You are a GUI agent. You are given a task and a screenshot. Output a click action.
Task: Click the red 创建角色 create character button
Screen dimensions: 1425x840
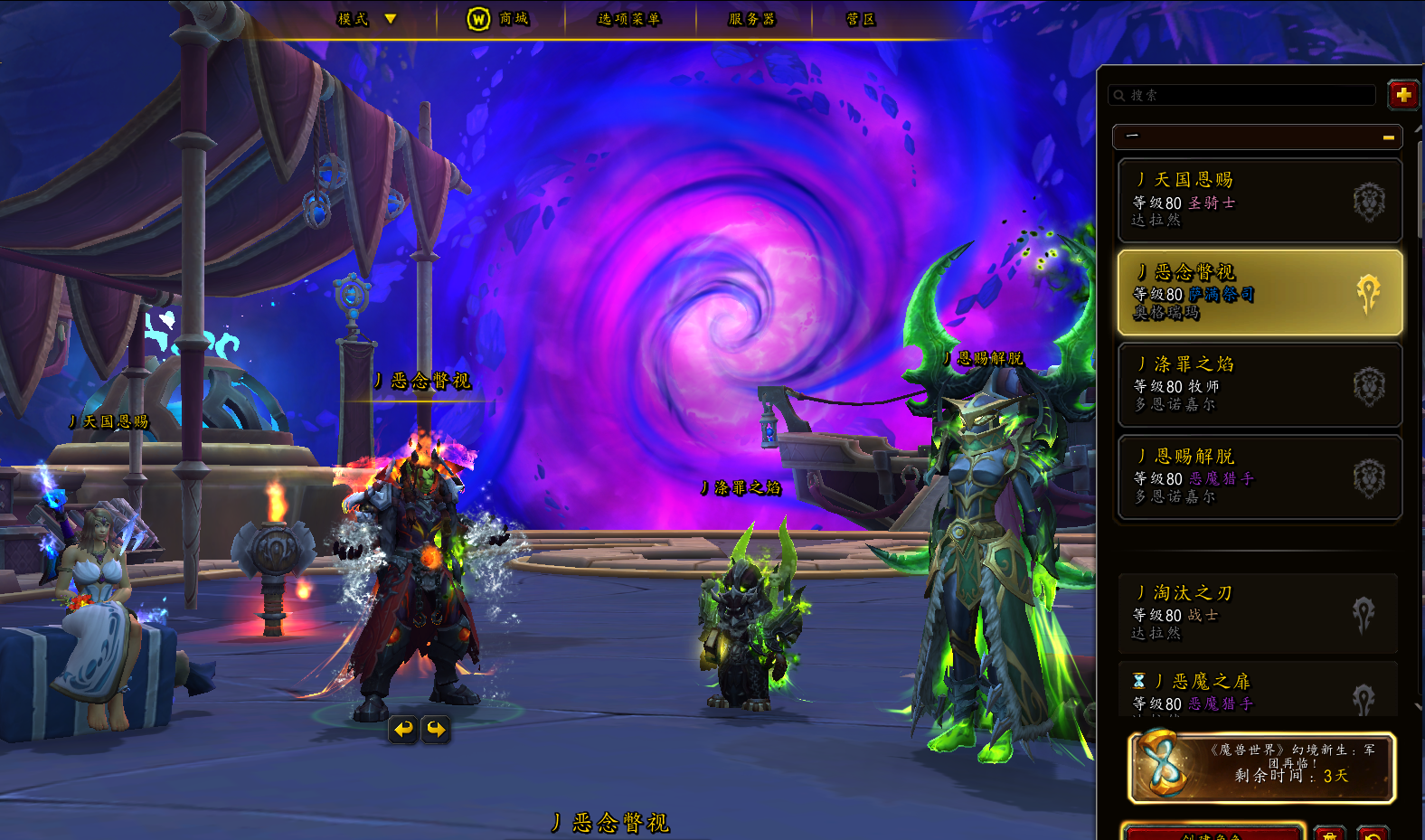(x=1212, y=833)
